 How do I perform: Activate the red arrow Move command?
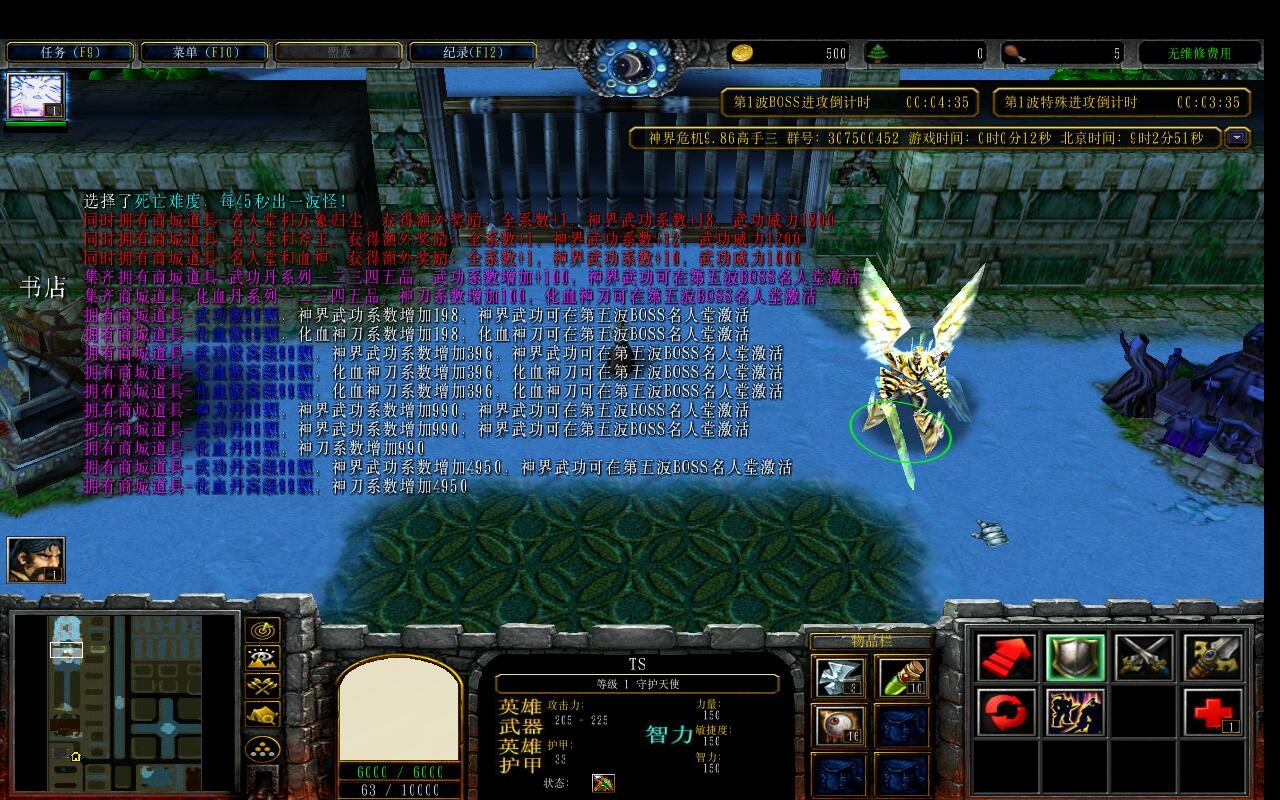tap(1006, 657)
